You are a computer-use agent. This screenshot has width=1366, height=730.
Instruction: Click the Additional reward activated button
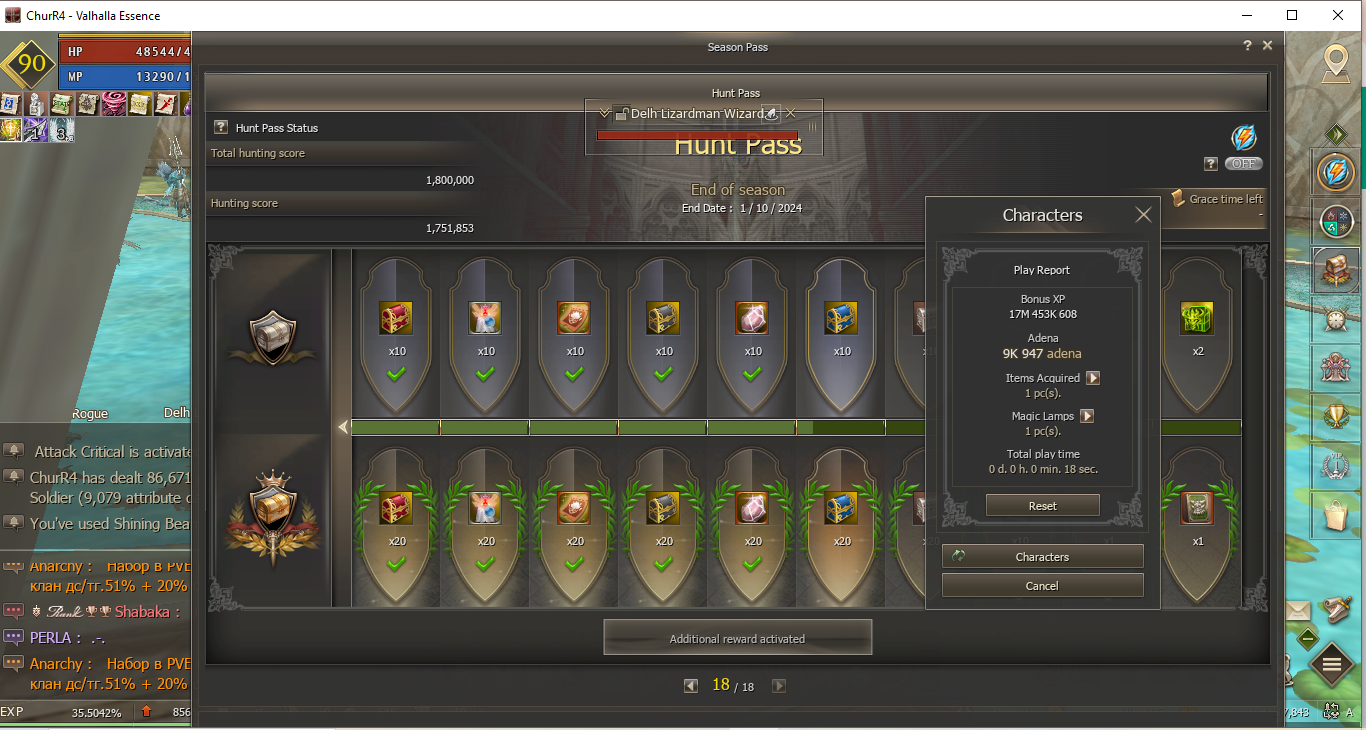pos(737,638)
